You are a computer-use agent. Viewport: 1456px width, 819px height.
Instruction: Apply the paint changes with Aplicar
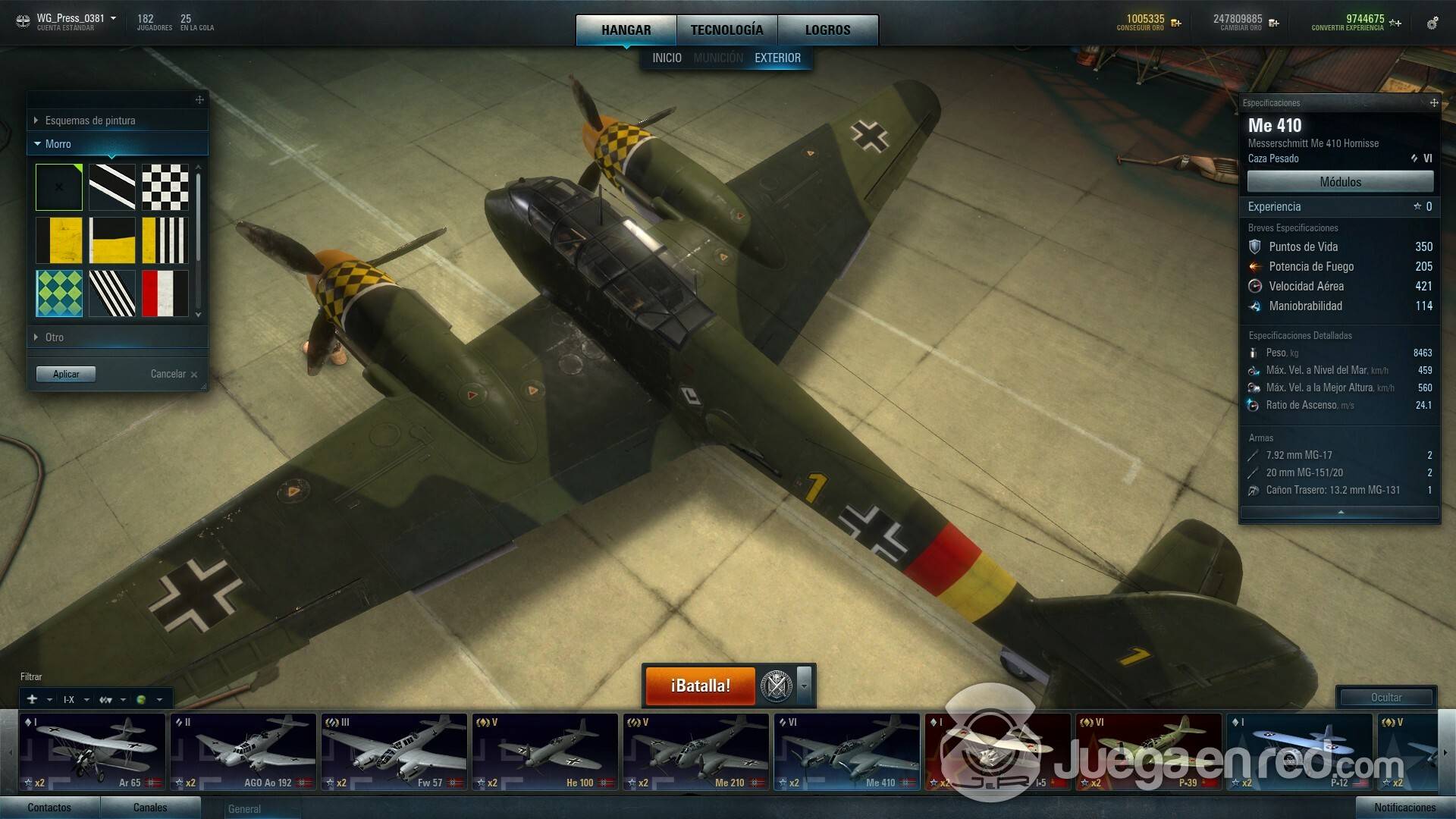(66, 374)
